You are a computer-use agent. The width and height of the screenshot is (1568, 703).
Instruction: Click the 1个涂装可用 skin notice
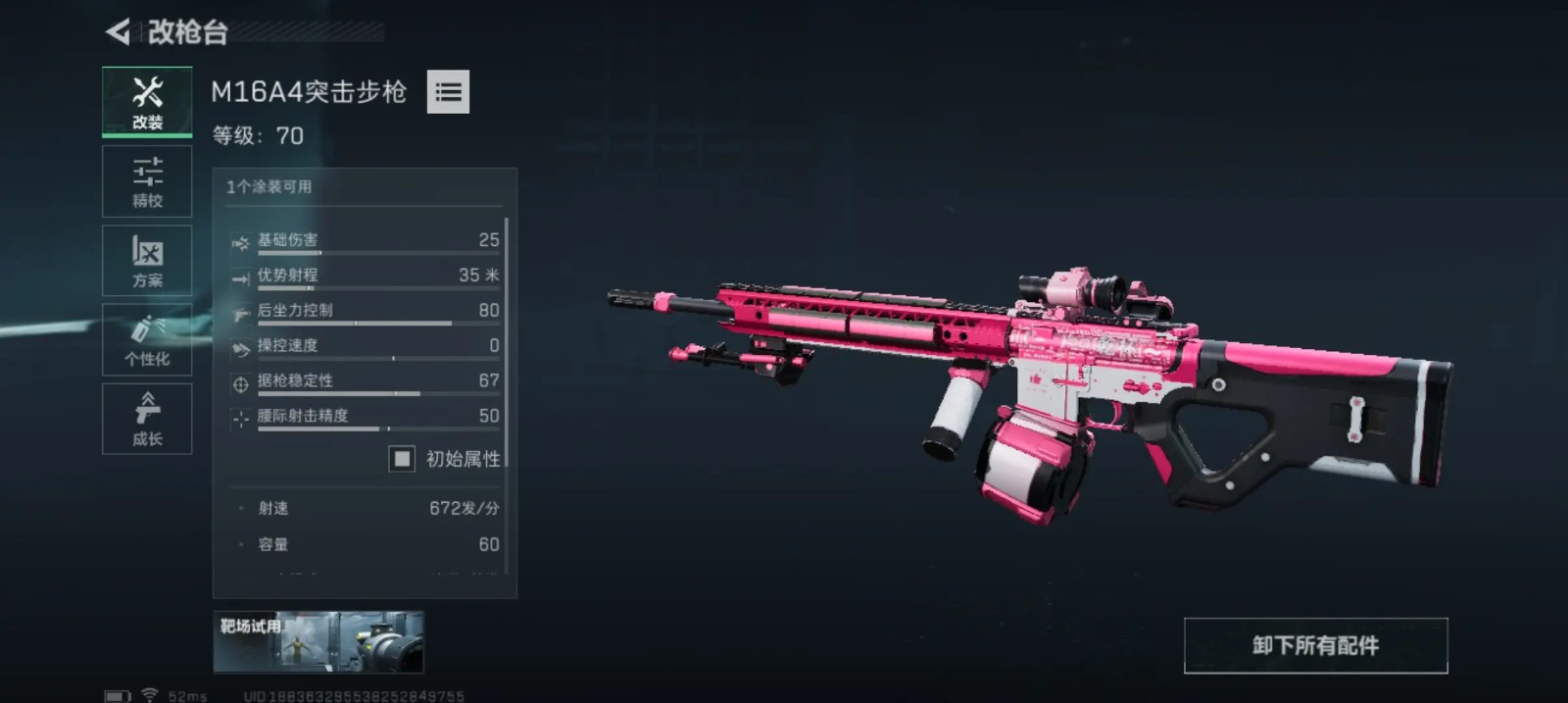(269, 186)
